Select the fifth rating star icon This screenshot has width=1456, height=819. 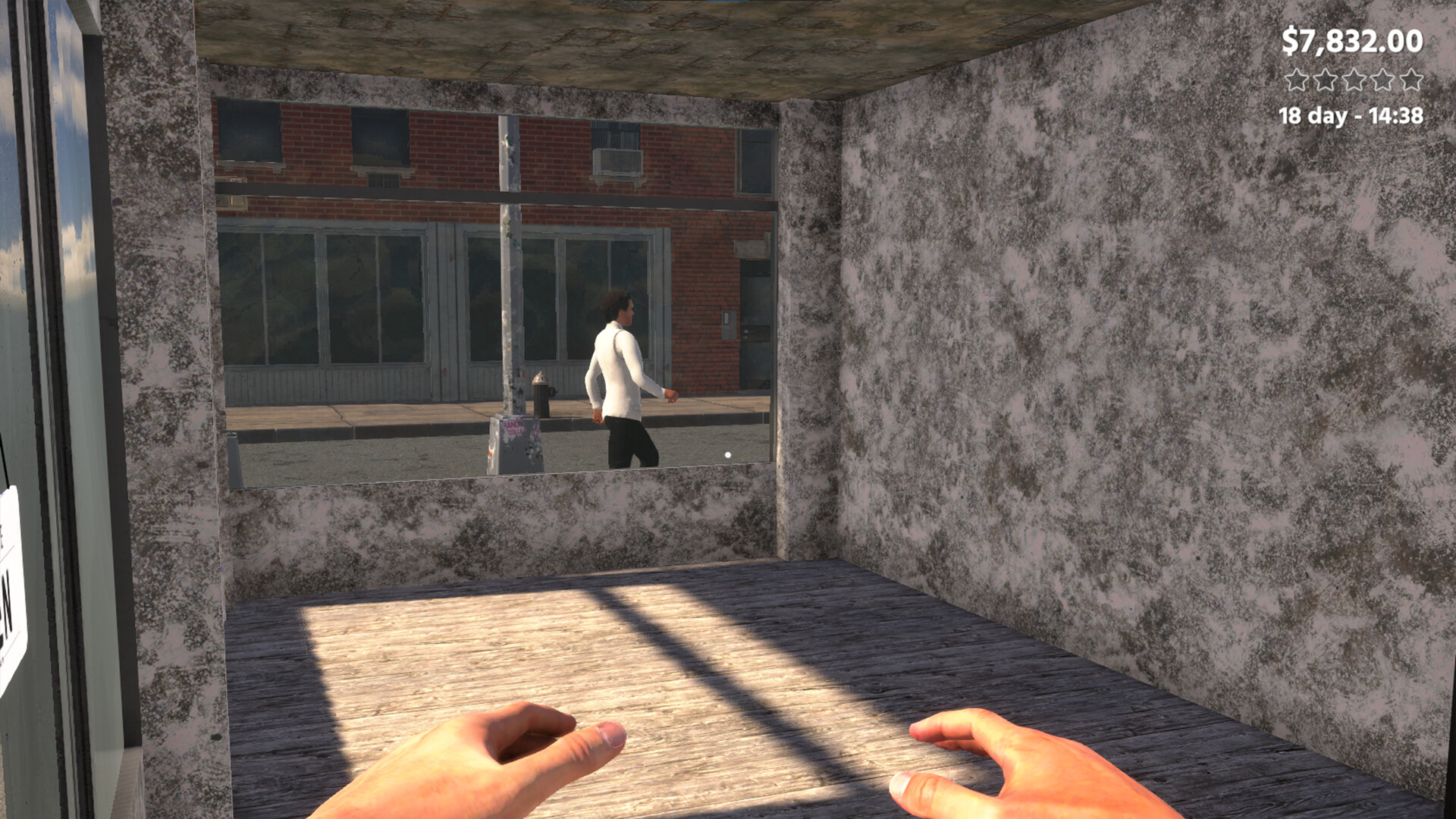pos(1410,80)
